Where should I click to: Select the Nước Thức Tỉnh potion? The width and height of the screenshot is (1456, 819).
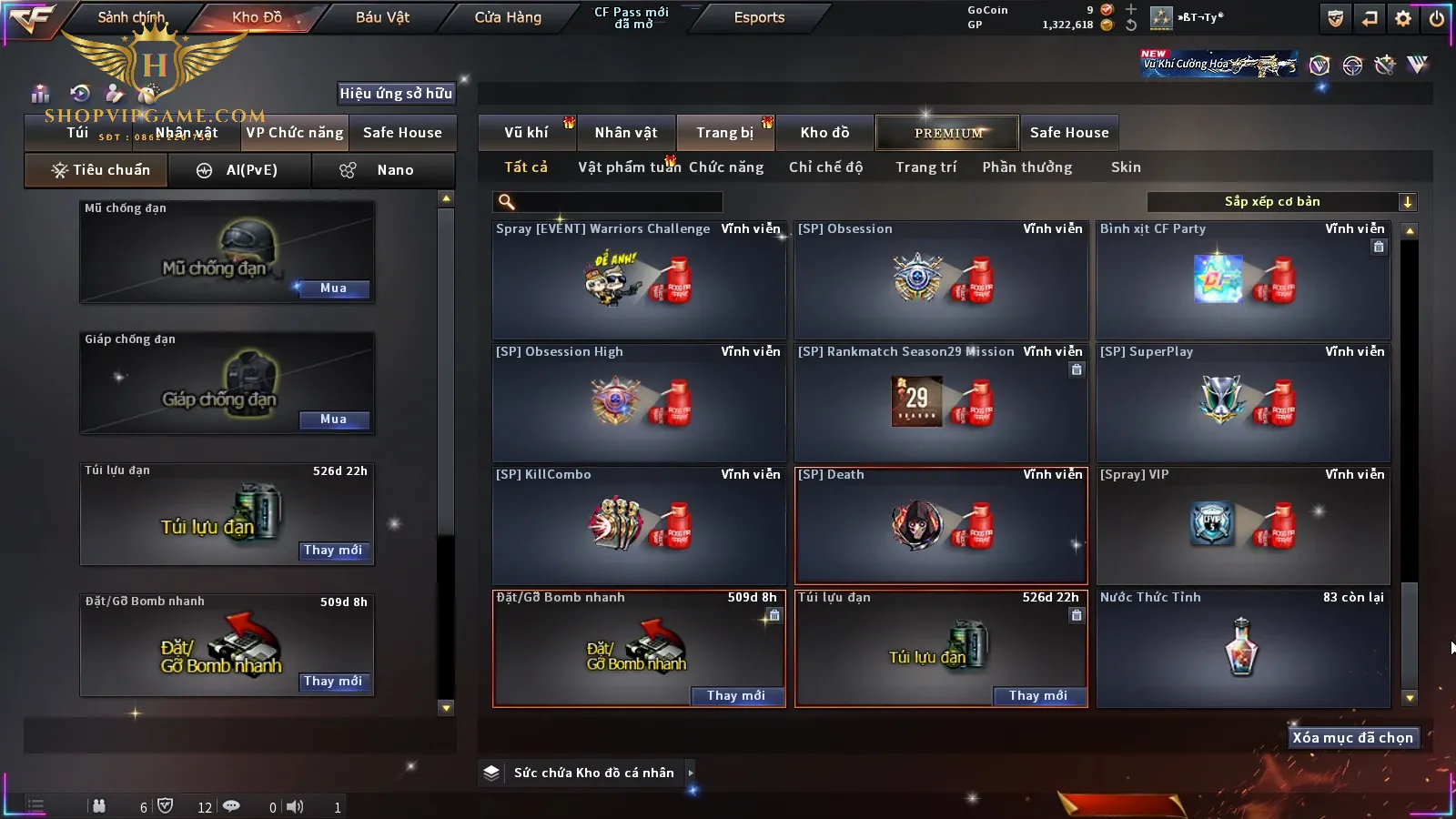1242,648
